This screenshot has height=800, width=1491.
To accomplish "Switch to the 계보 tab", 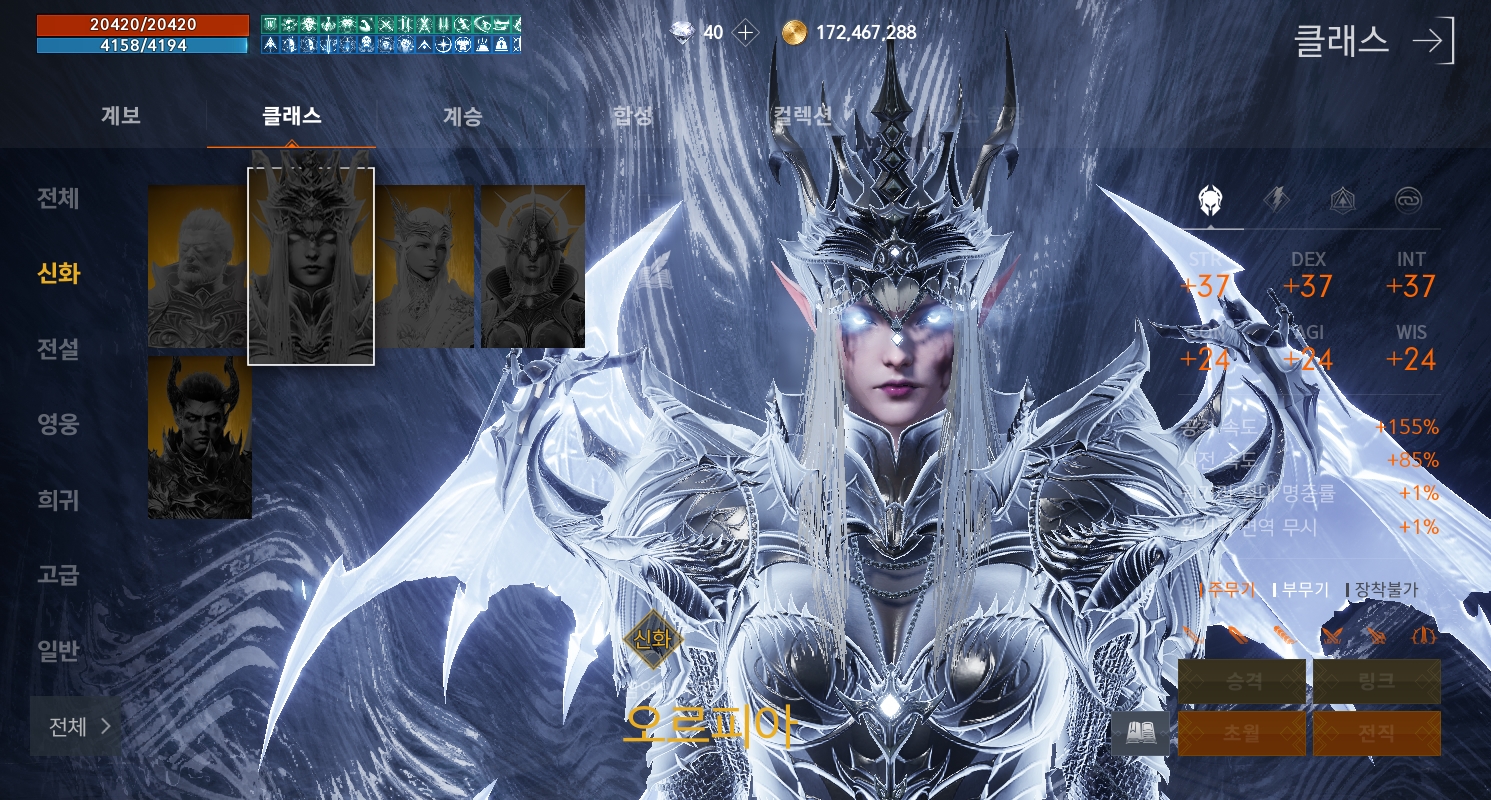I will (x=121, y=116).
